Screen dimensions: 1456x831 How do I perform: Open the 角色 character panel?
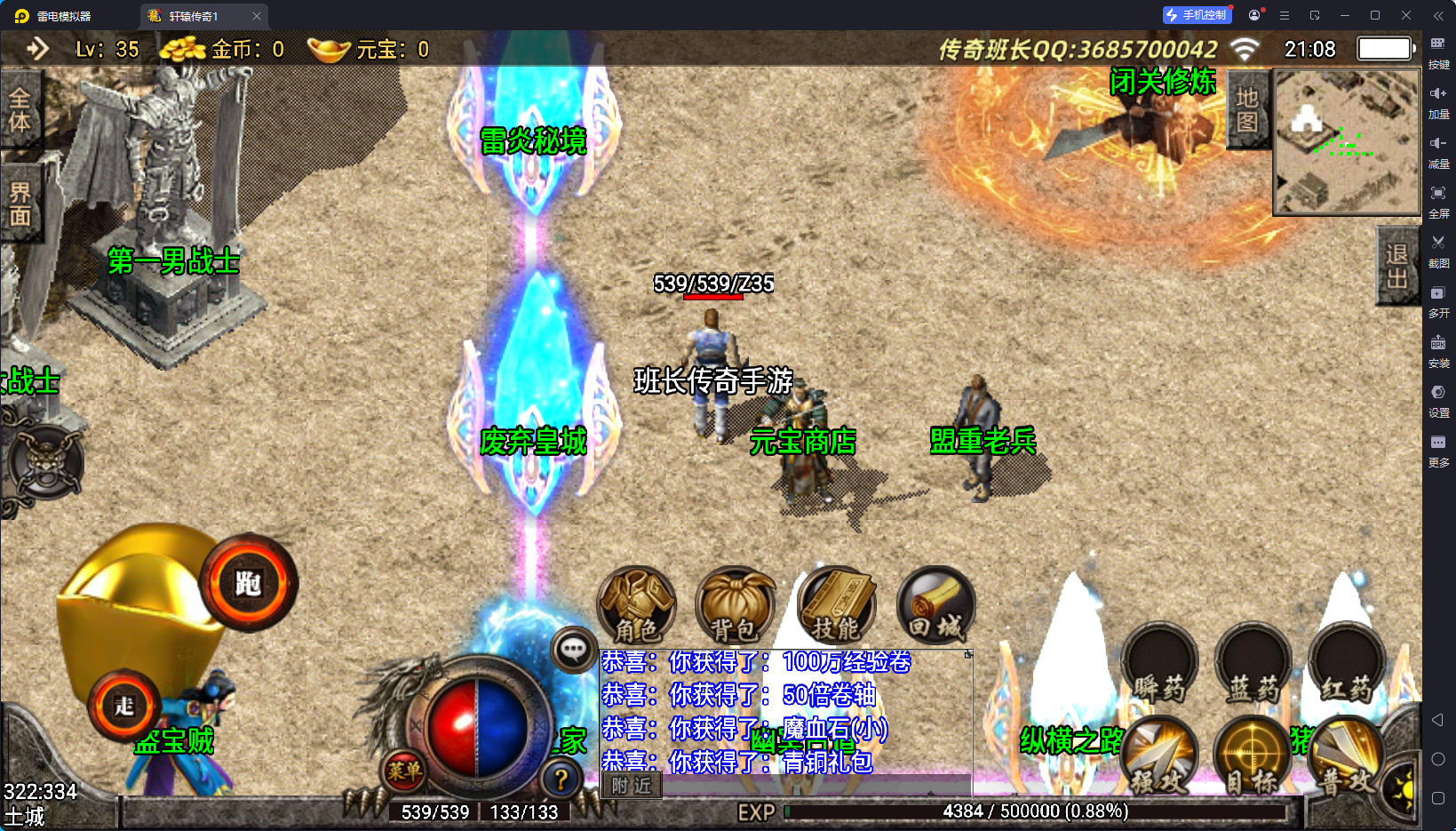[637, 606]
